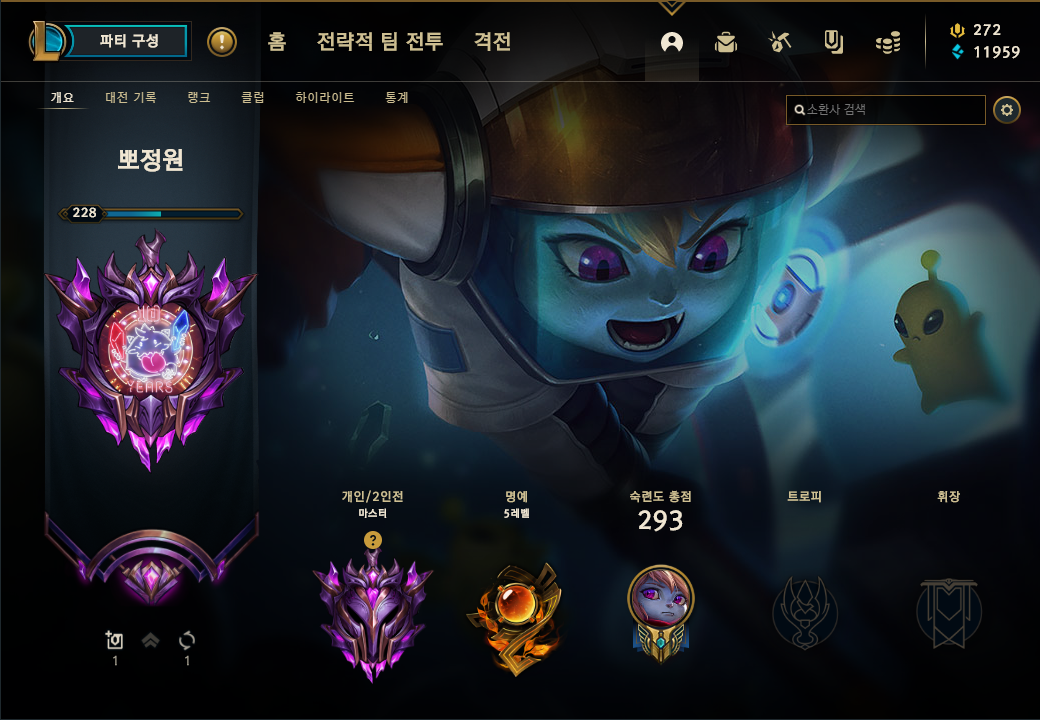1040x720 pixels.
Task: Switch to the 통계 tab
Action: click(397, 98)
